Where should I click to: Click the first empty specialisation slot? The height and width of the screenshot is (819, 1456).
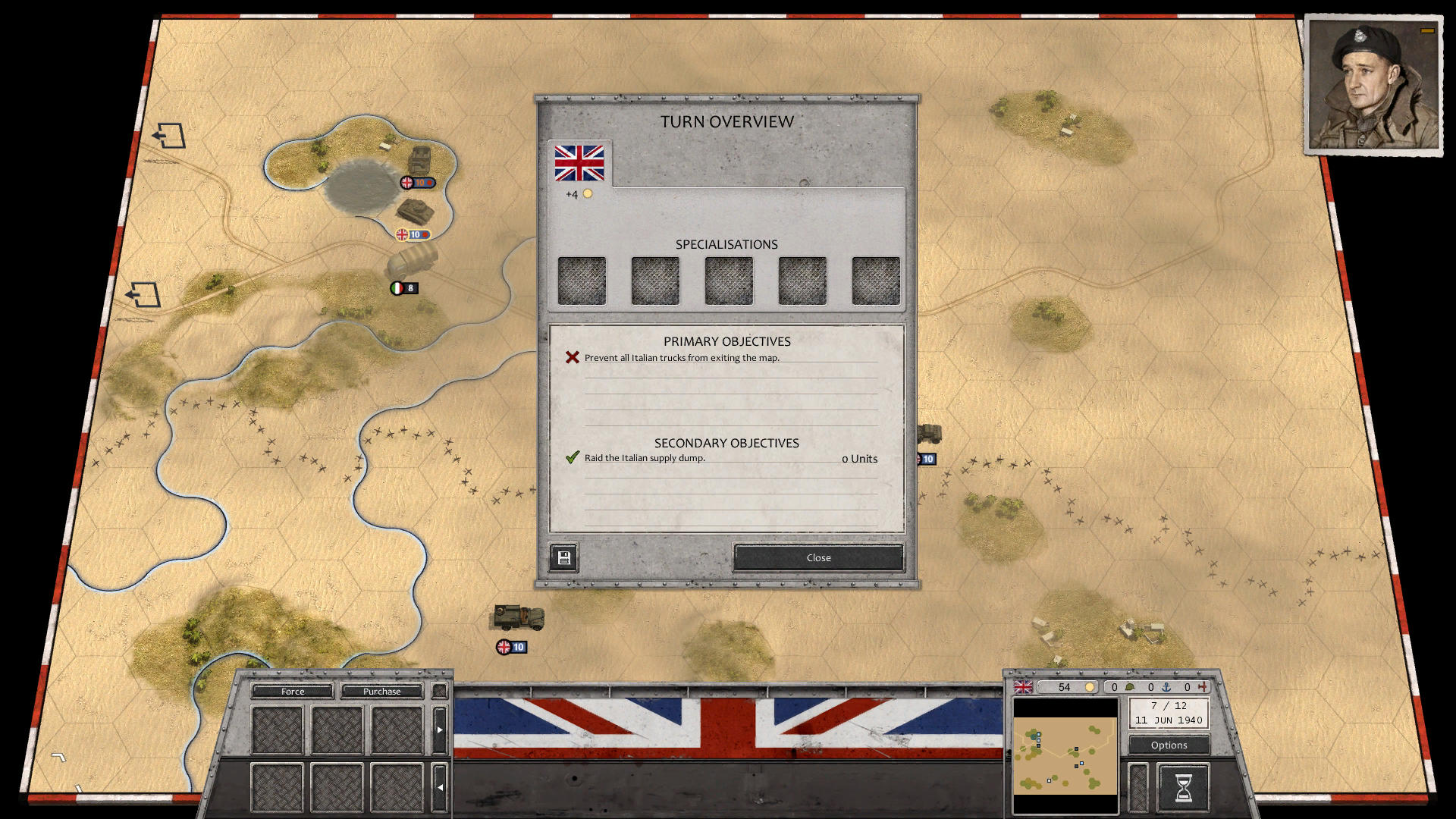click(x=582, y=280)
